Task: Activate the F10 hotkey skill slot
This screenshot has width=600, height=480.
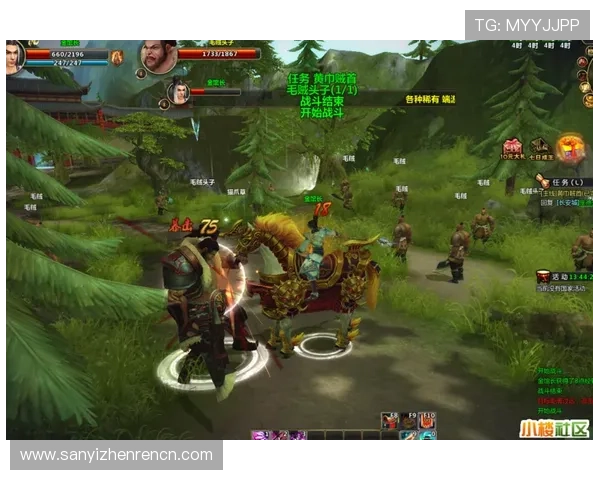Action: tap(427, 422)
